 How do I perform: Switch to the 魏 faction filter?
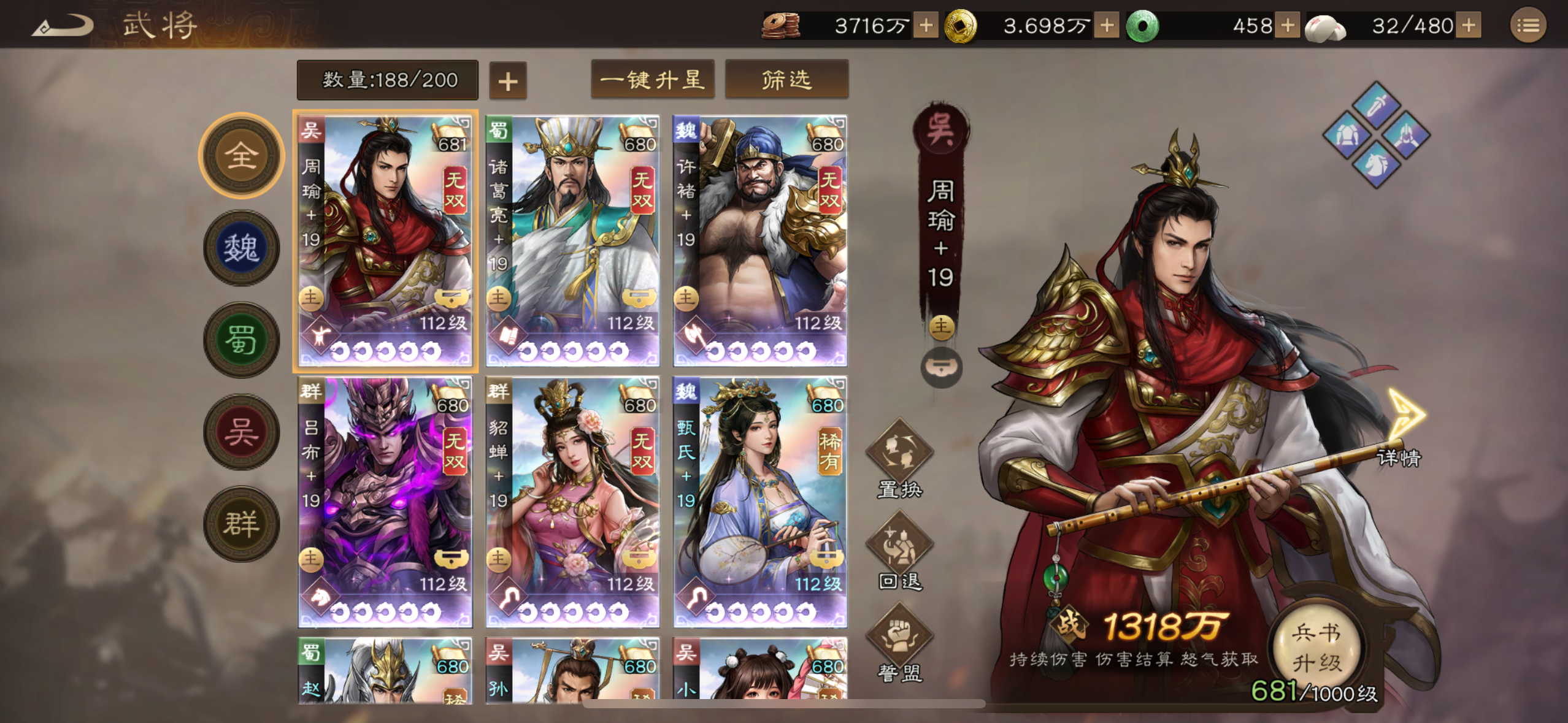click(240, 248)
